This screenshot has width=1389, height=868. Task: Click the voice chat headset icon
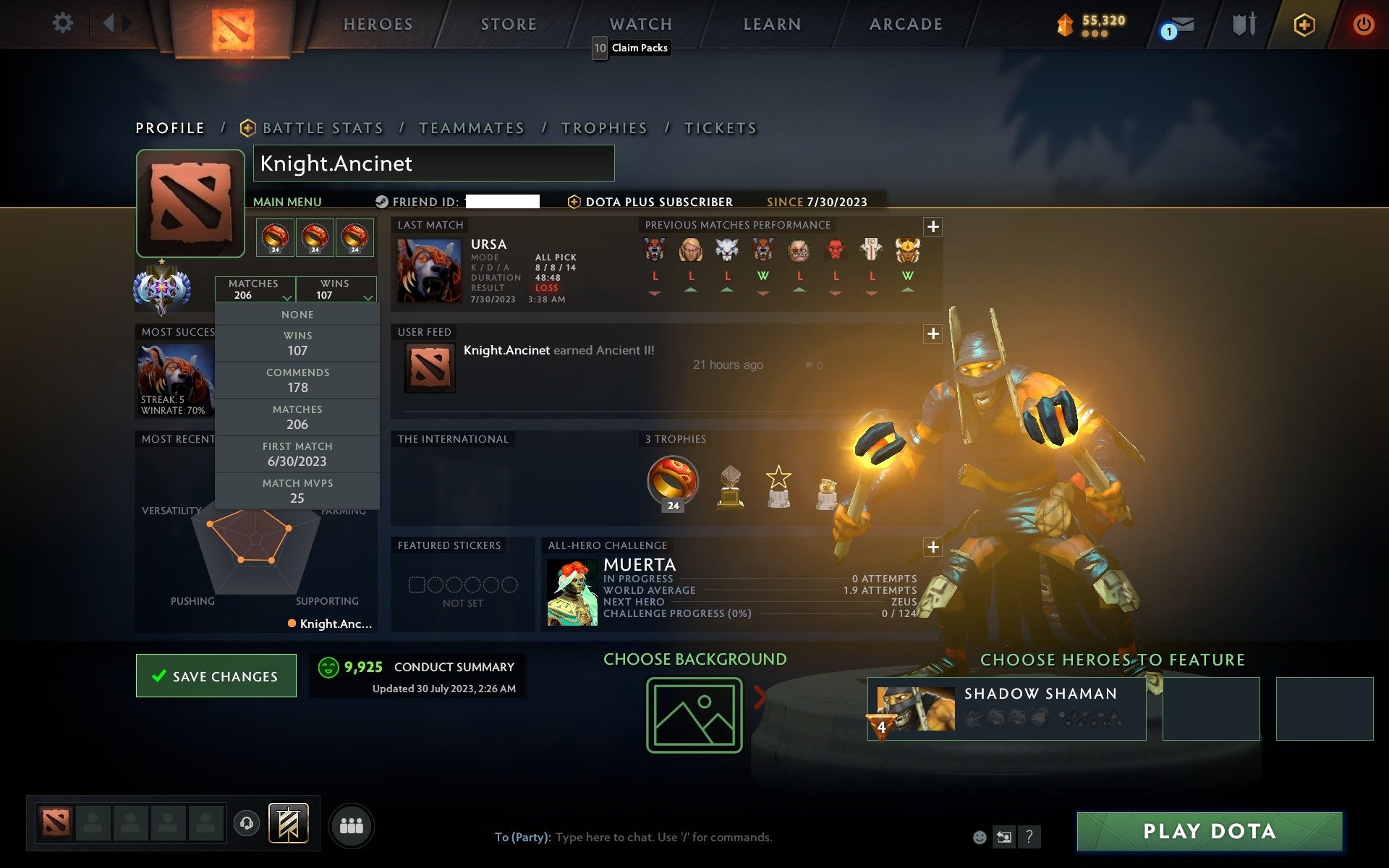[x=246, y=822]
